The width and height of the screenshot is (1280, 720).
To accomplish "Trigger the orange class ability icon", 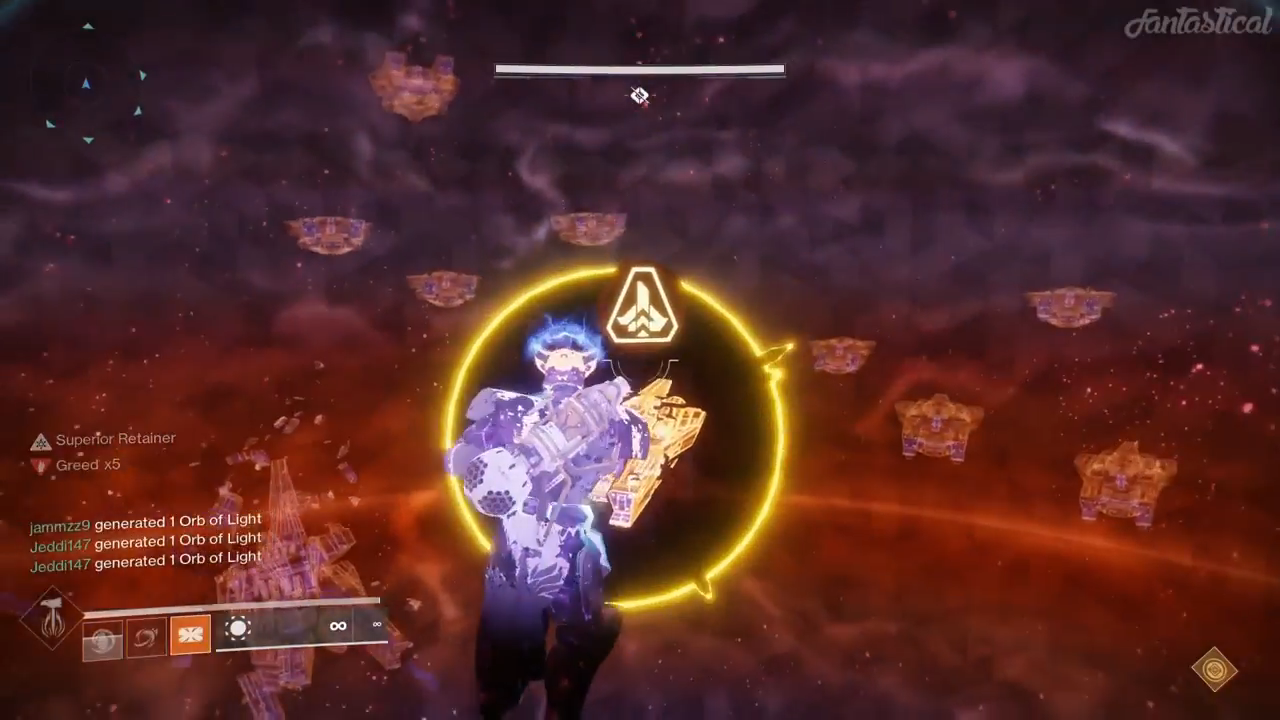I will tap(190, 634).
